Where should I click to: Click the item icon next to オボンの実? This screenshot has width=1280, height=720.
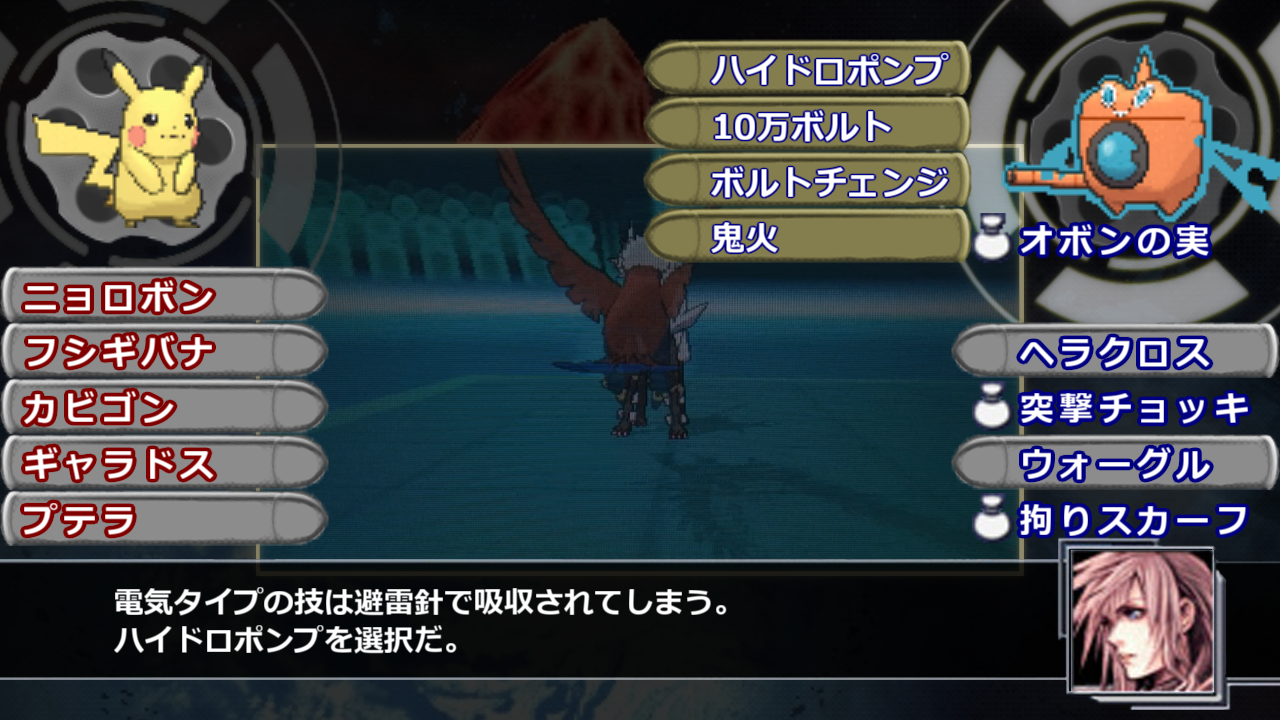pos(993,237)
